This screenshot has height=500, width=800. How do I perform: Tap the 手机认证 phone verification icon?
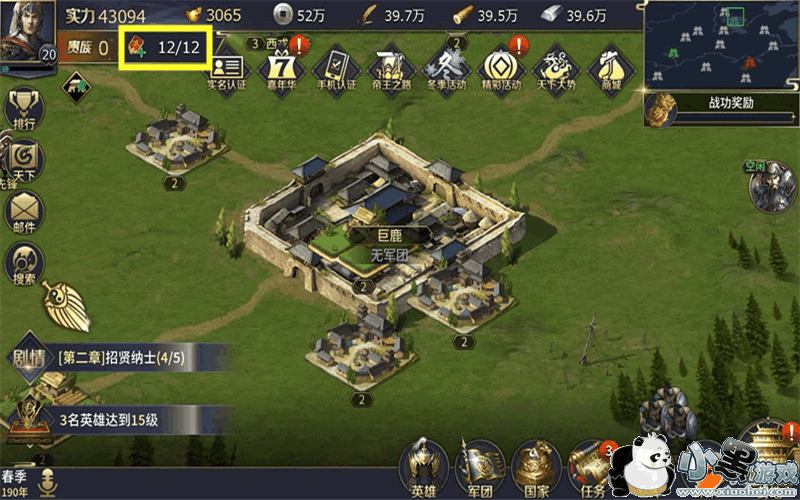coord(334,68)
